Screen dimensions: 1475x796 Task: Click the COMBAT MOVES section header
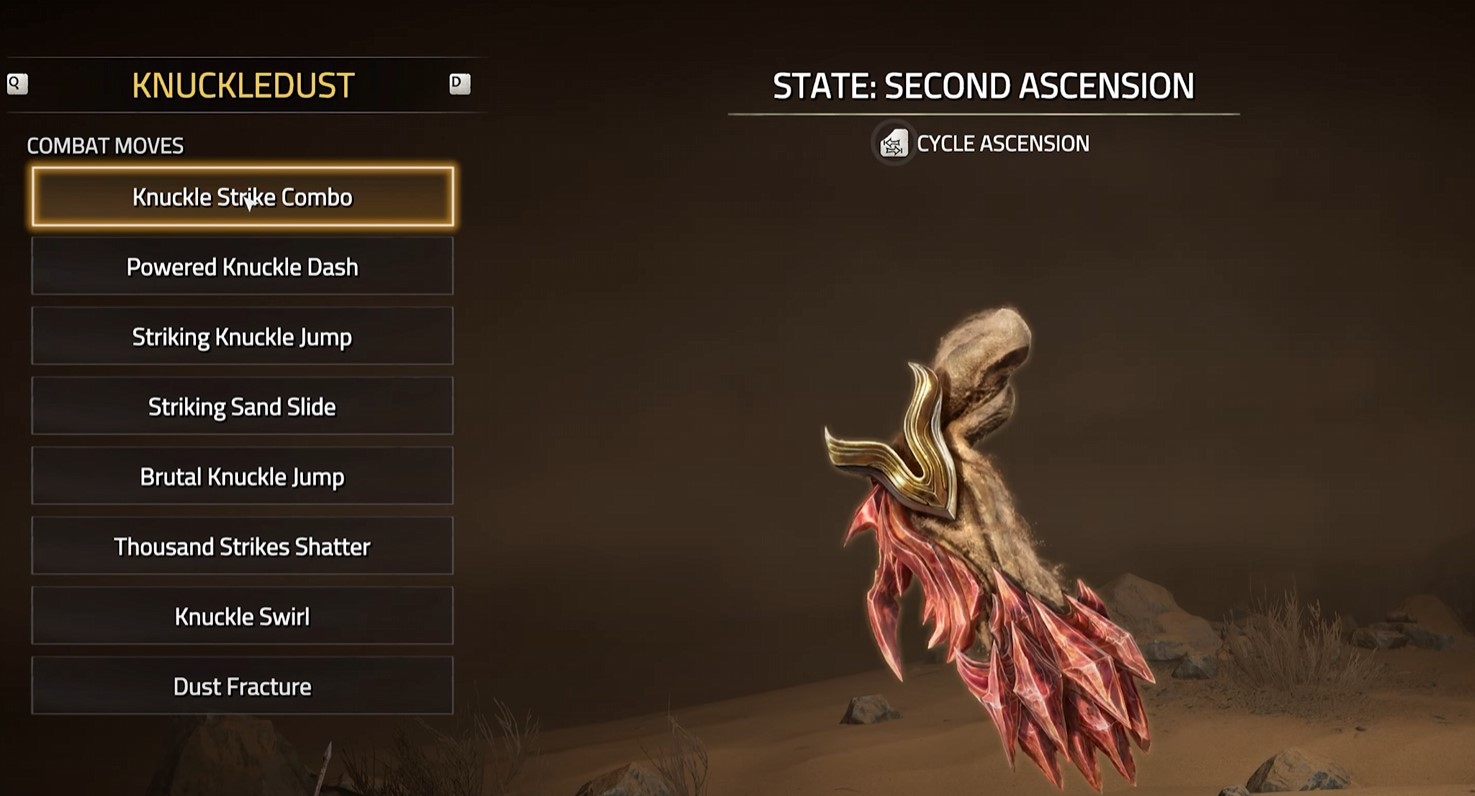pos(105,145)
